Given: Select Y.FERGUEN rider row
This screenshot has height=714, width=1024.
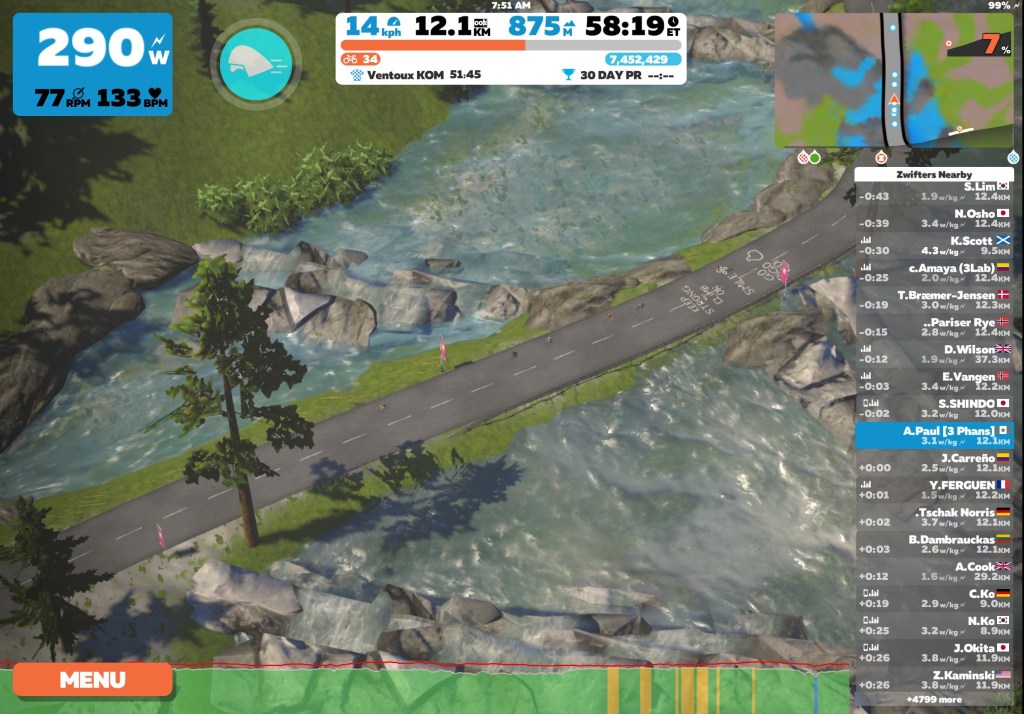Looking at the screenshot, I should pyautogui.click(x=933, y=490).
